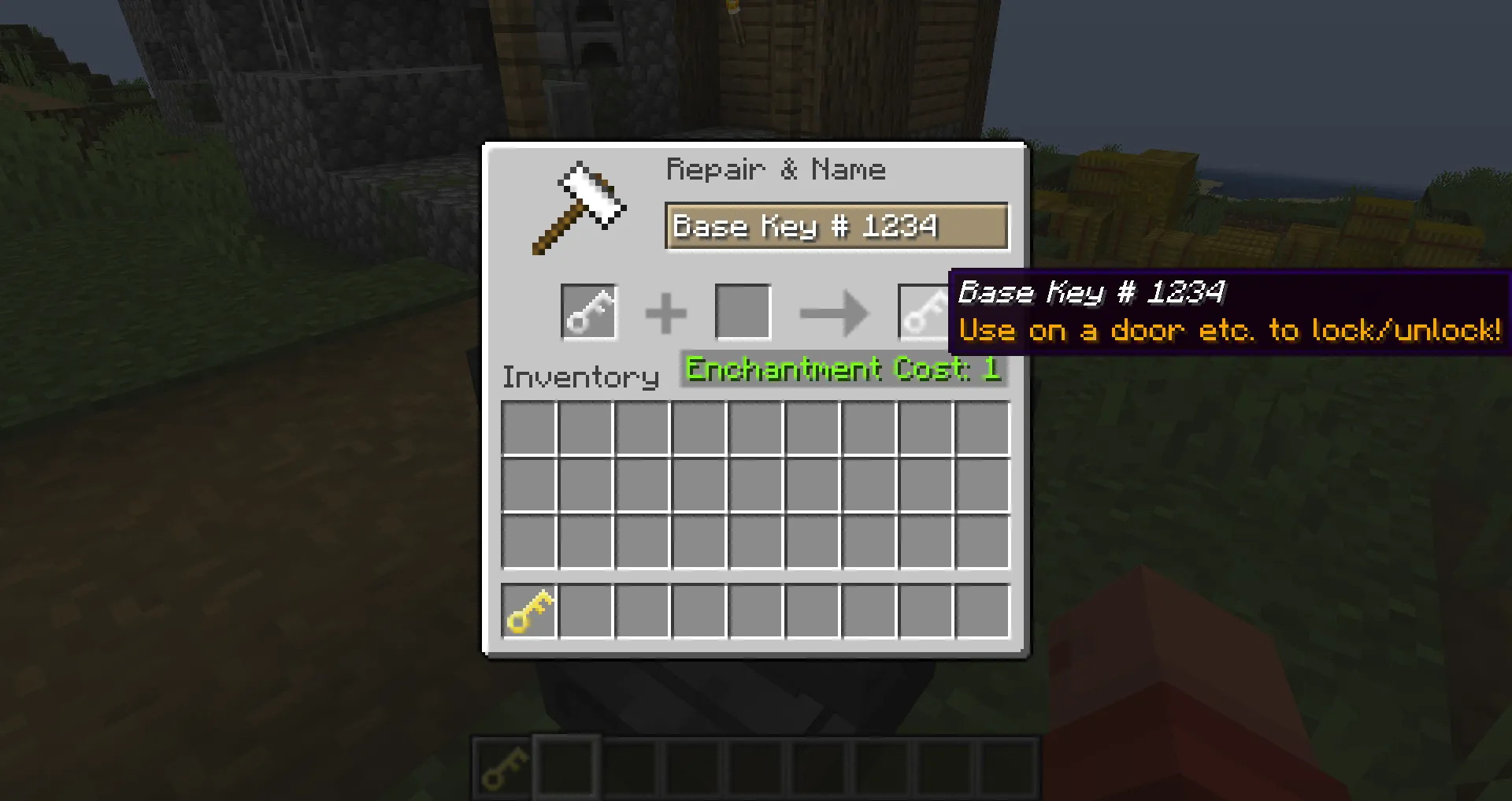Image resolution: width=1512 pixels, height=801 pixels.
Task: Click the empty second anvil input slot
Action: coord(742,310)
